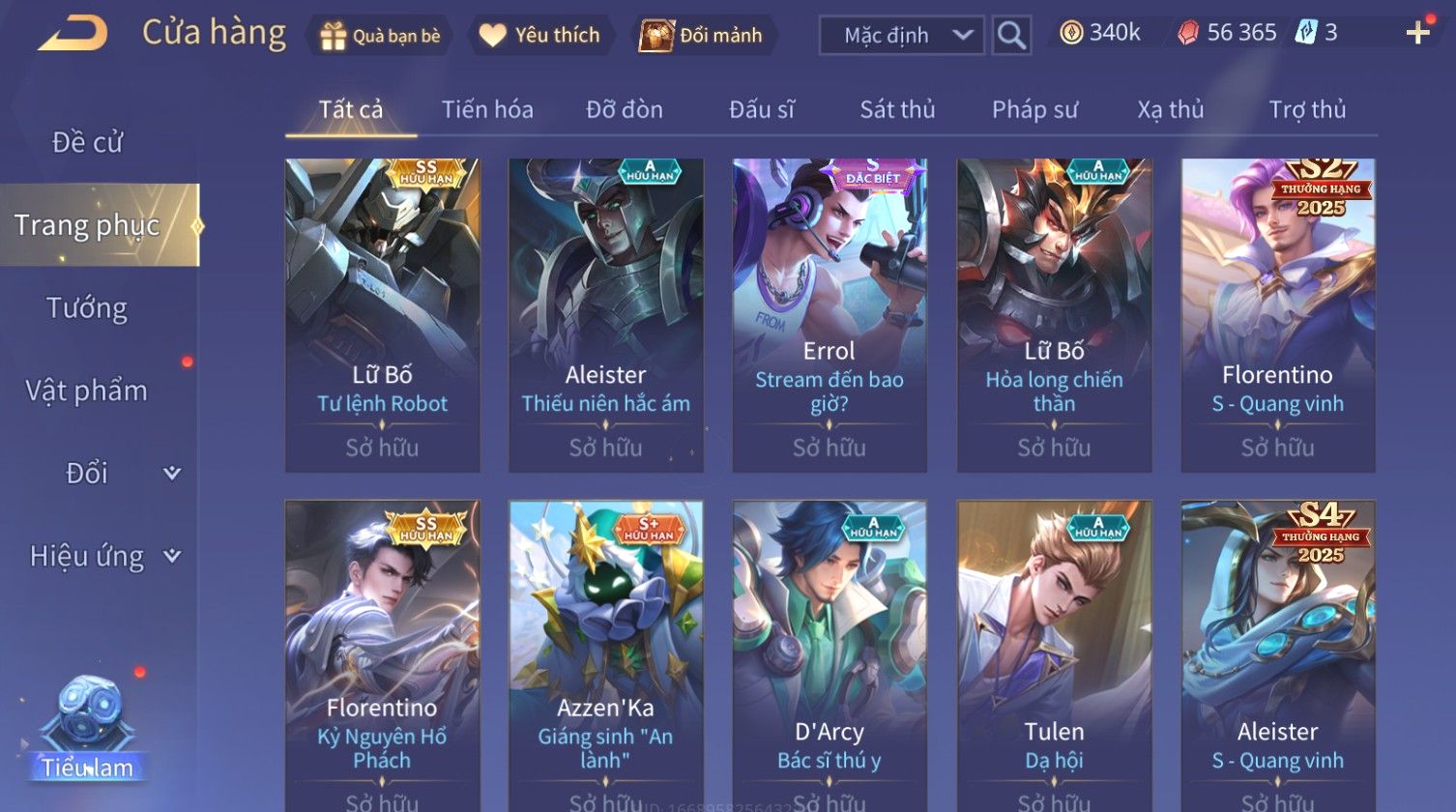Show the Sát thủ skin category
The width and height of the screenshot is (1456, 812).
click(x=897, y=109)
